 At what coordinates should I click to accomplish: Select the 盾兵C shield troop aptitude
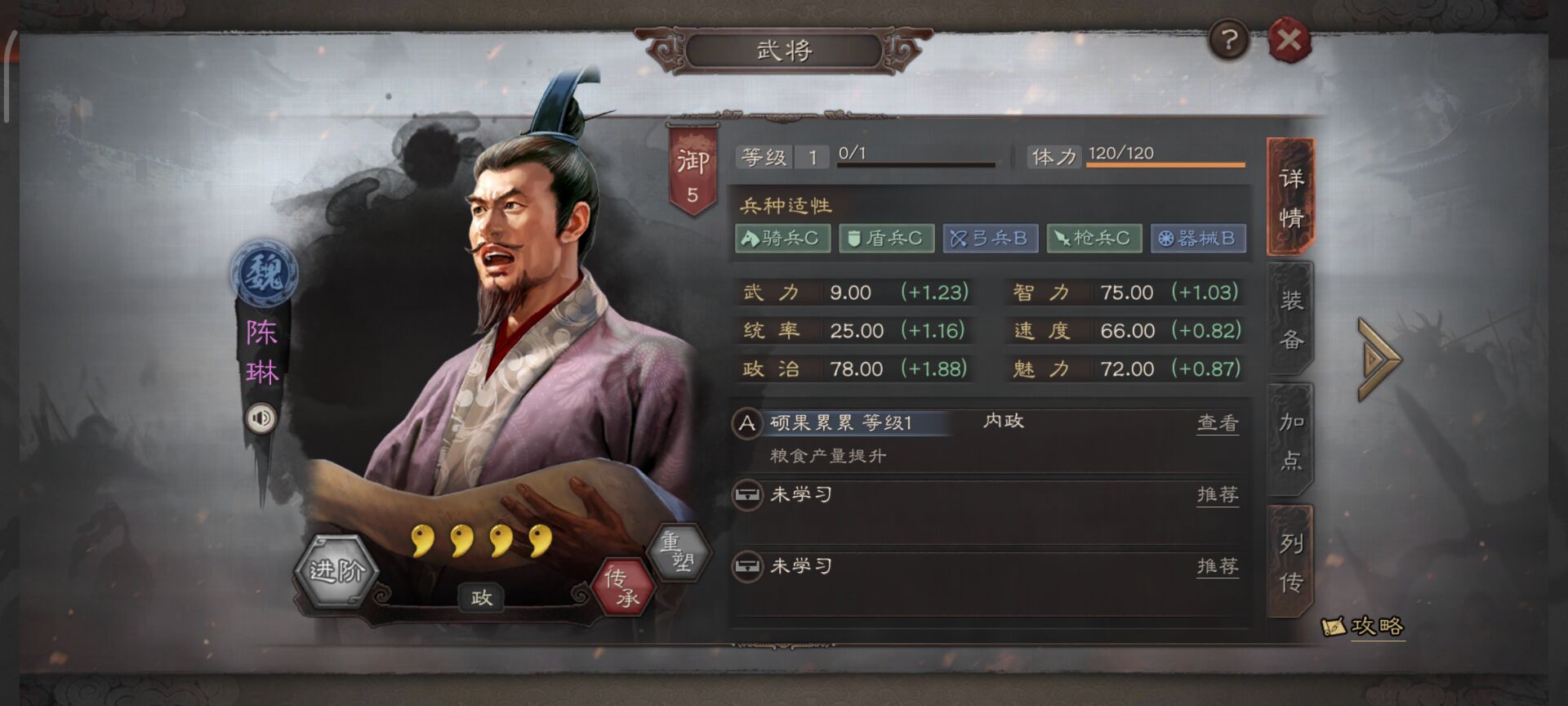pyautogui.click(x=886, y=239)
